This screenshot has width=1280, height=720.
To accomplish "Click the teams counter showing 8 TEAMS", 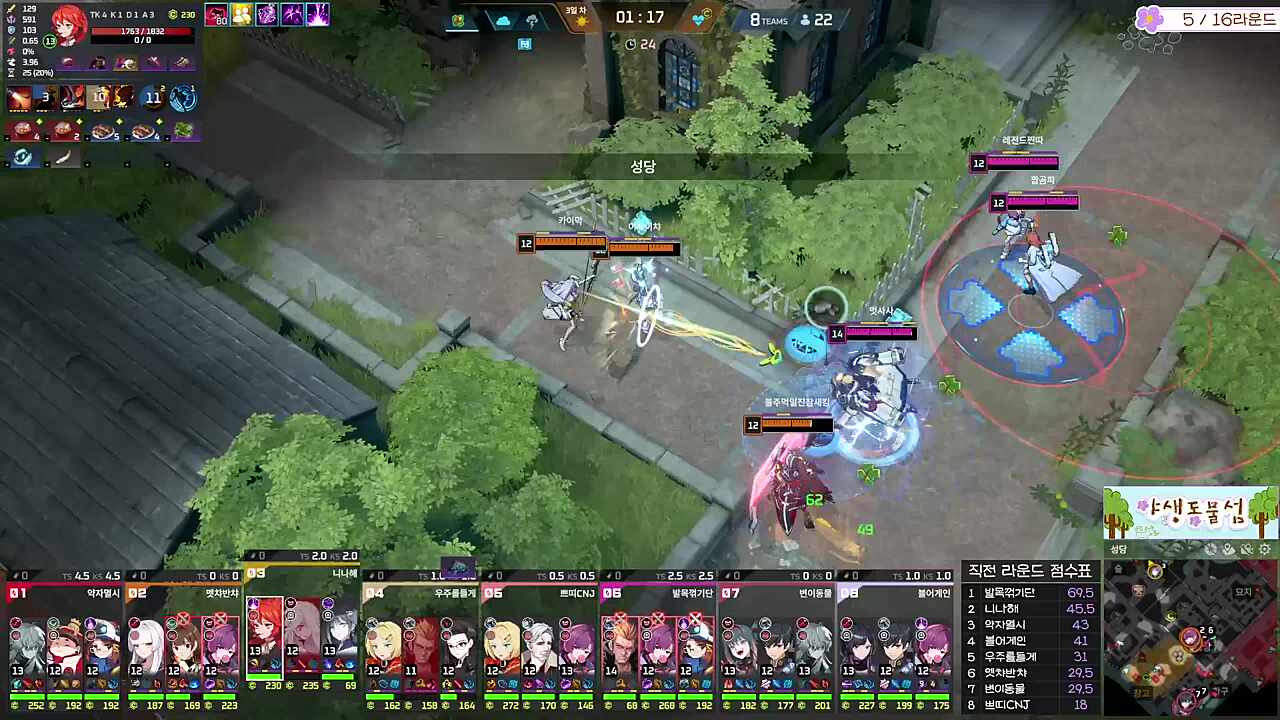I will click(x=767, y=20).
